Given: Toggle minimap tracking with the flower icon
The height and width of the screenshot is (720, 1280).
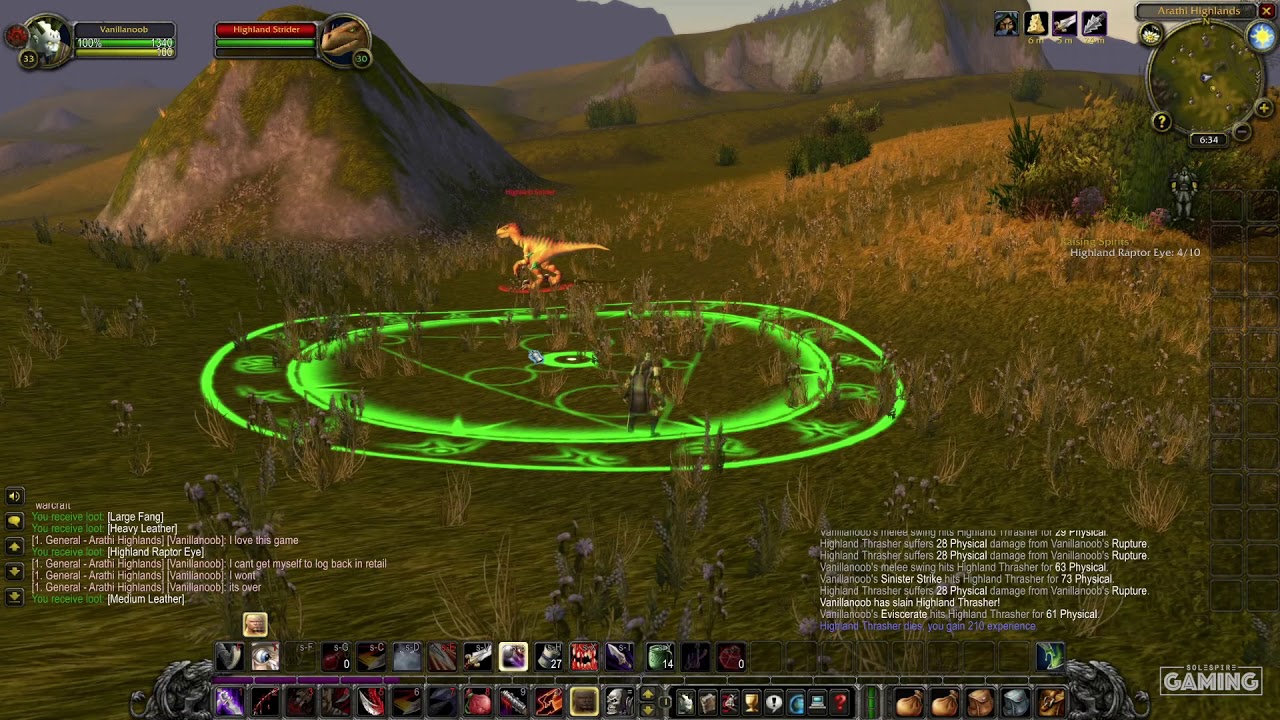Looking at the screenshot, I should click(x=1150, y=33).
